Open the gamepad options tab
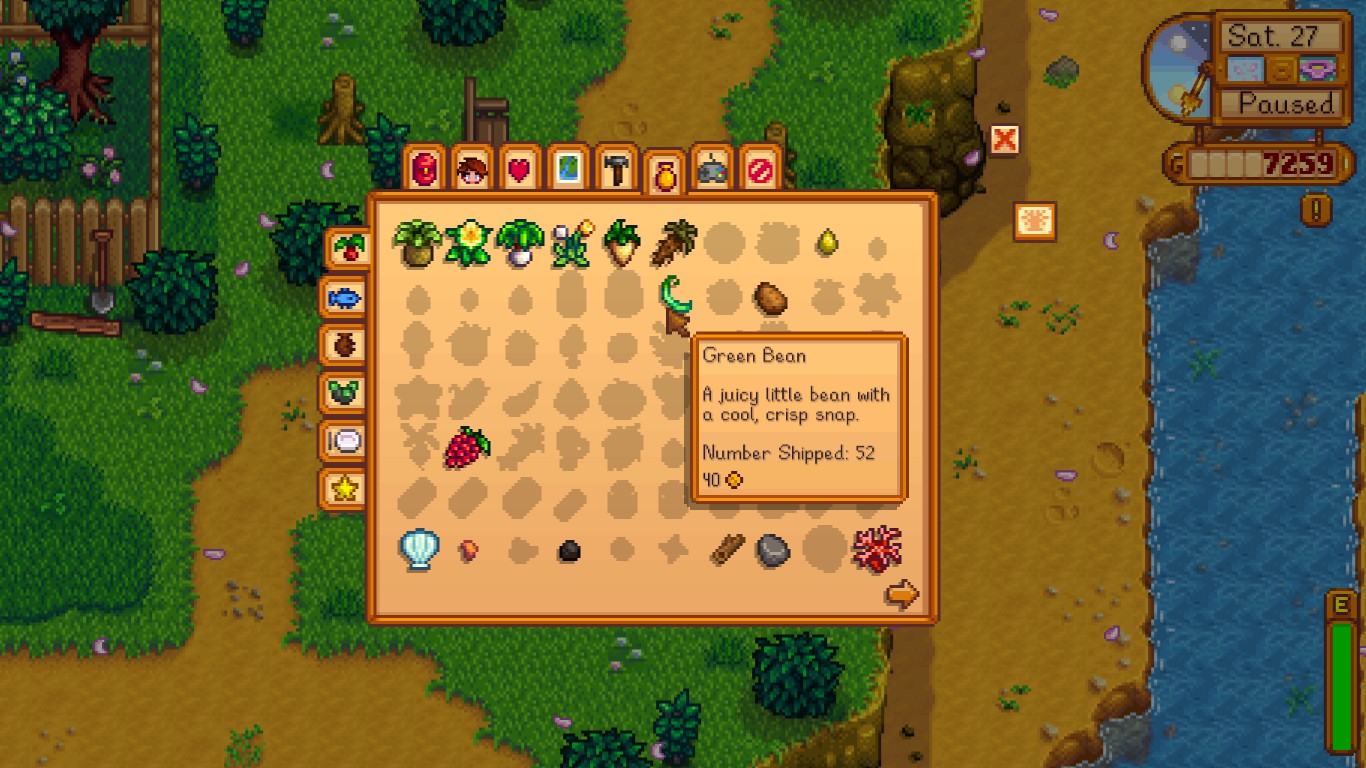Screen dimensions: 1366x768 [x=711, y=171]
